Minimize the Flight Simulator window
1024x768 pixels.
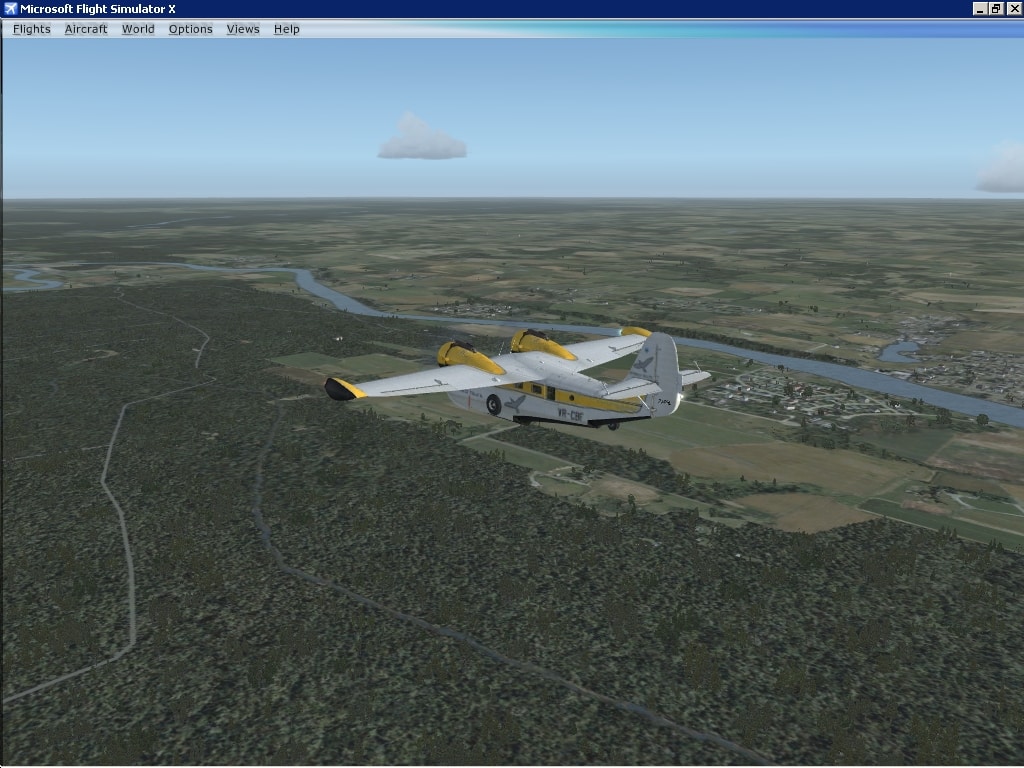pos(980,9)
